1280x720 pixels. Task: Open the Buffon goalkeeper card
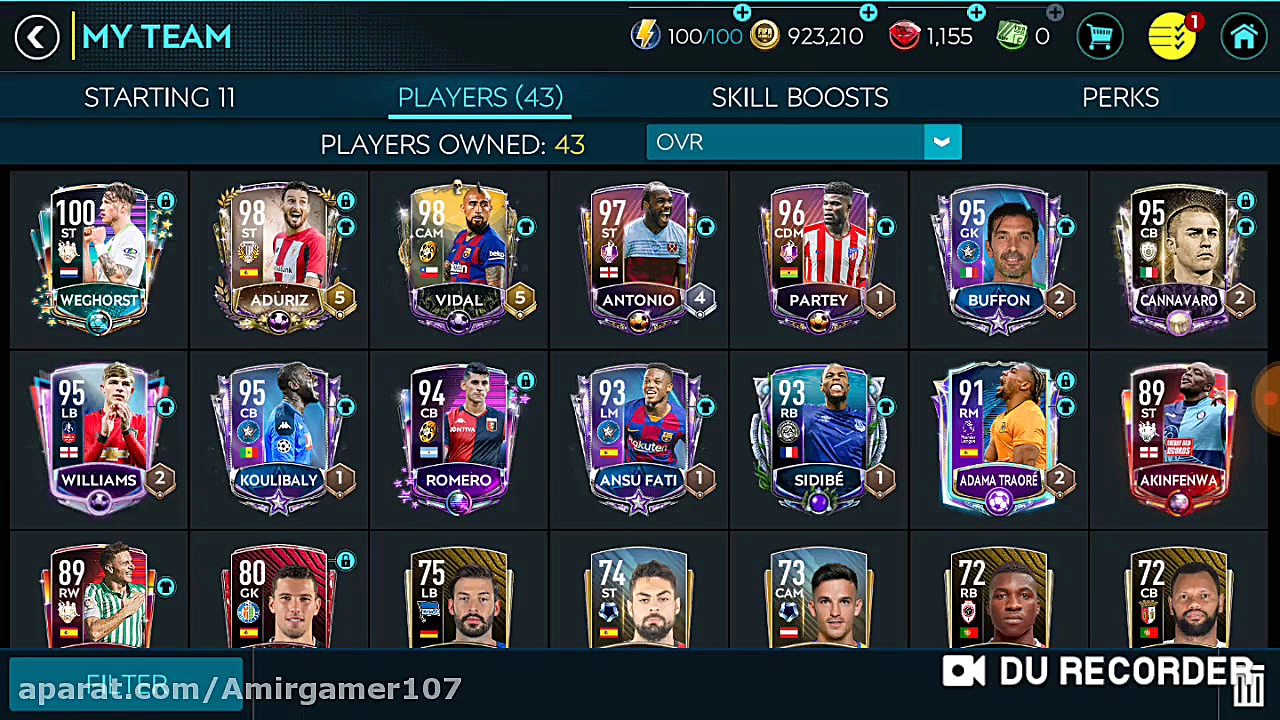[x=998, y=256]
